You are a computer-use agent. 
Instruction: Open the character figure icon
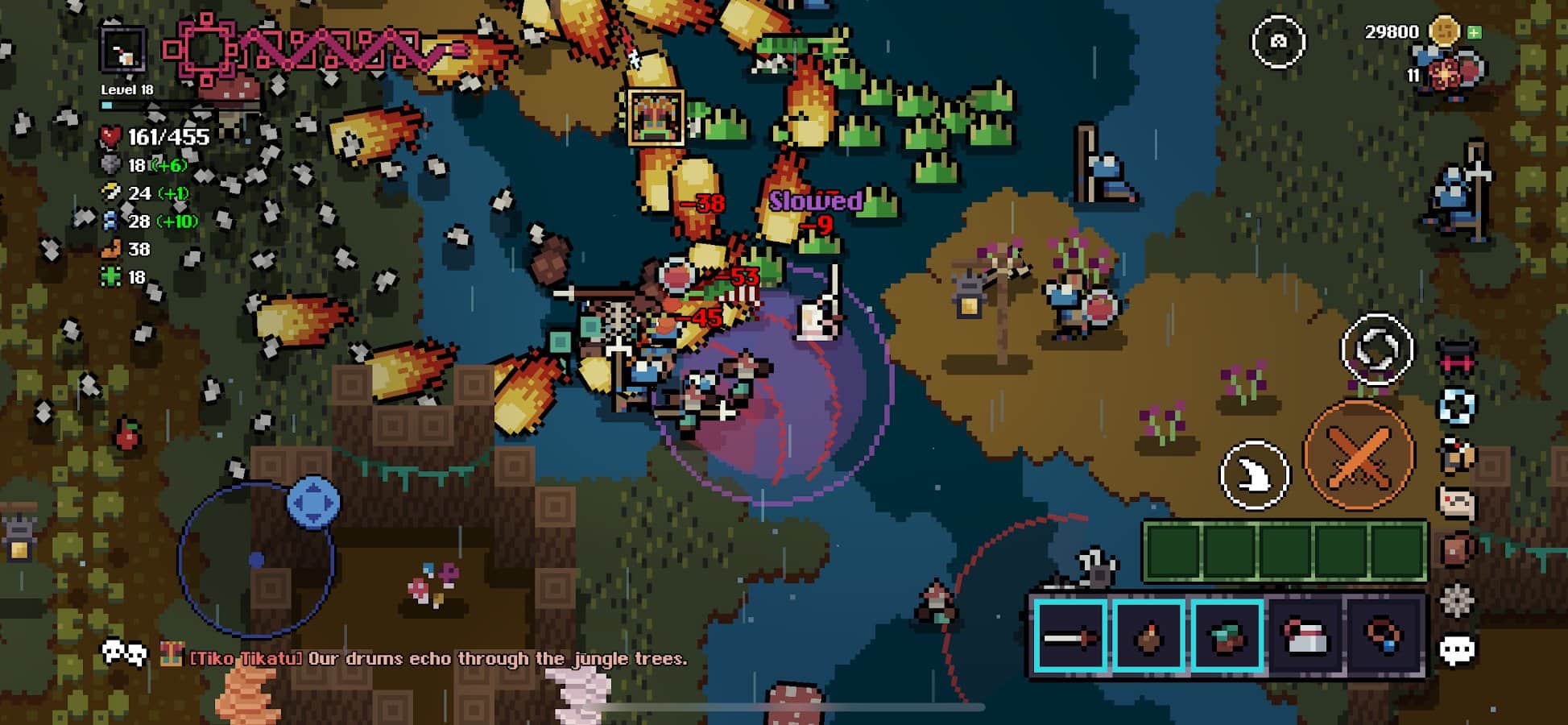point(1457,456)
